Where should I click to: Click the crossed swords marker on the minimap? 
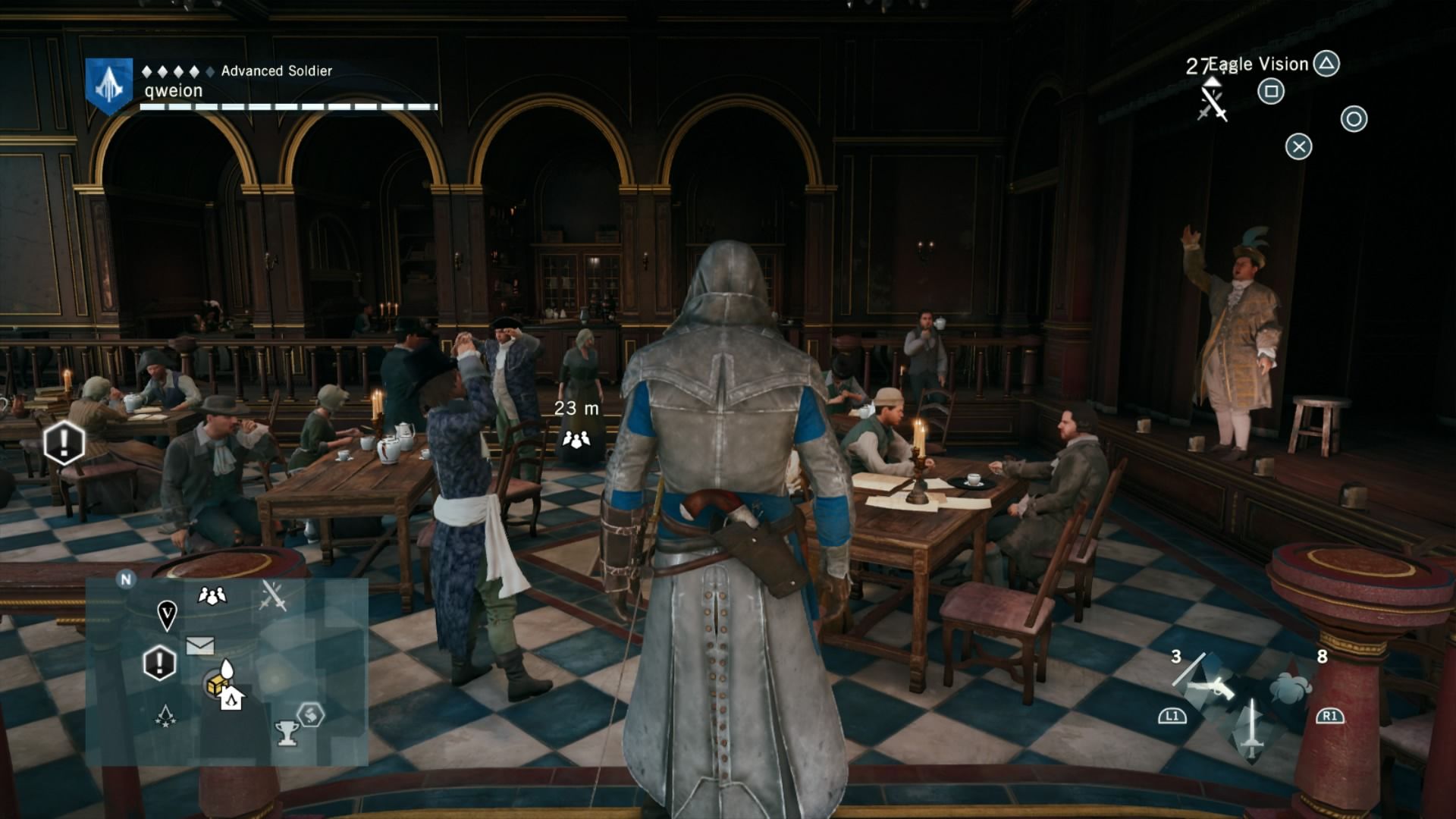pos(272,595)
